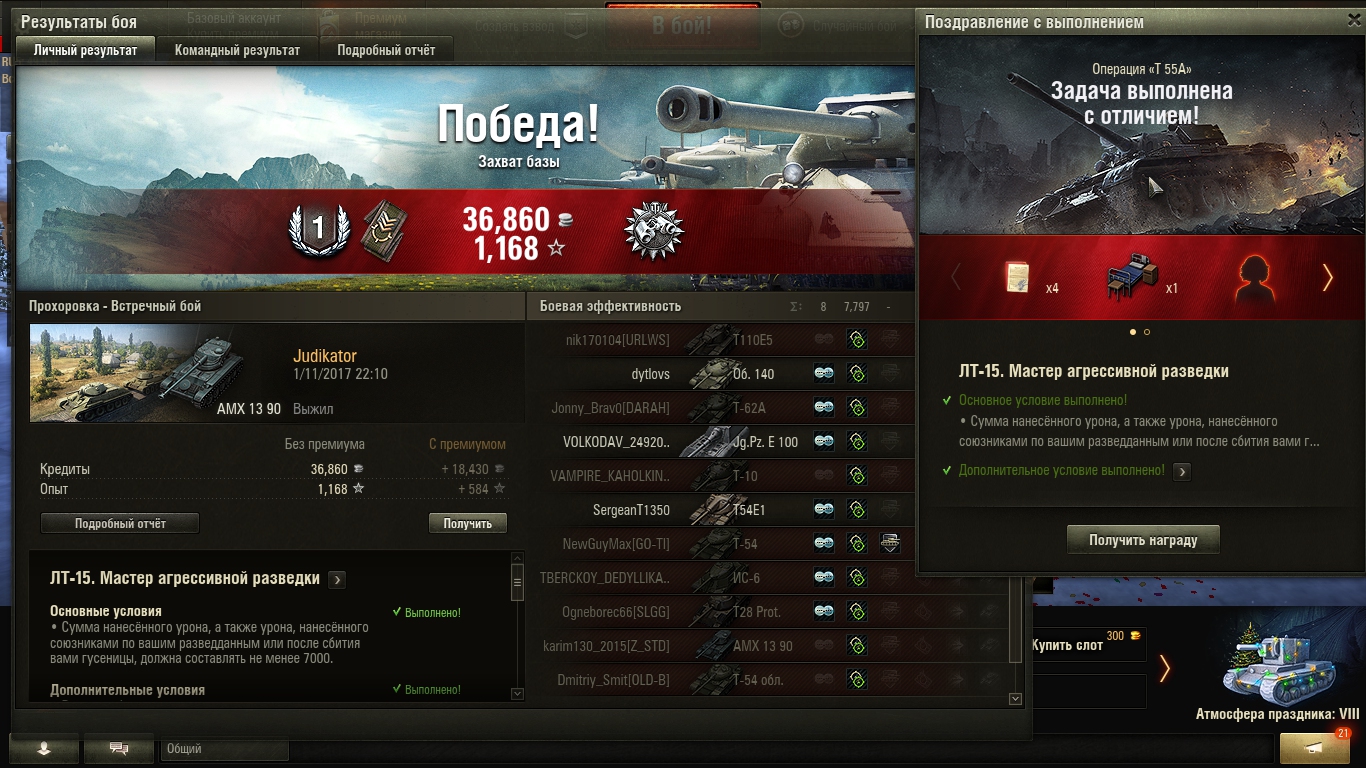1366x768 pixels.
Task: Select the Личный результат tab
Action: (x=85, y=49)
